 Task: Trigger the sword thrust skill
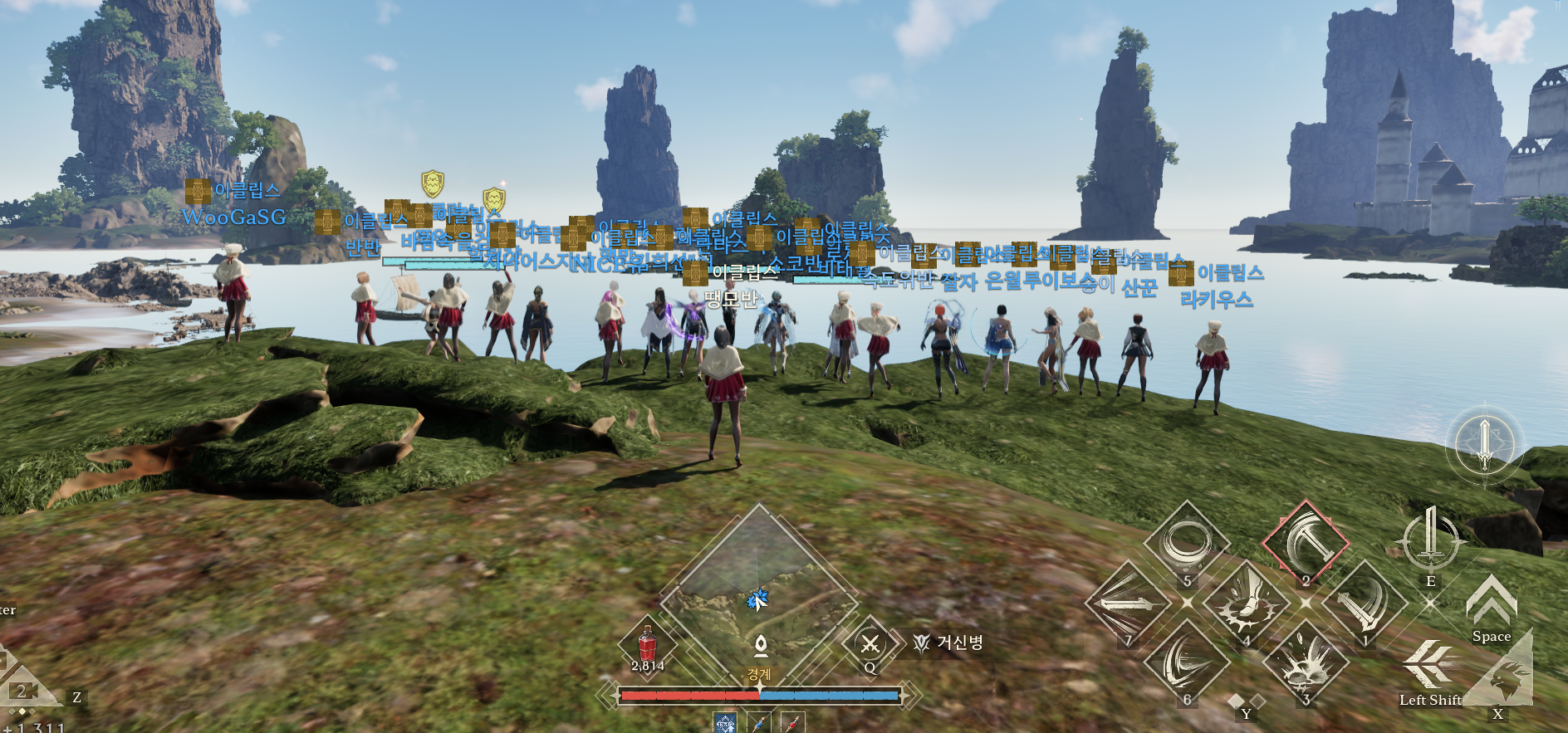[x=1127, y=605]
